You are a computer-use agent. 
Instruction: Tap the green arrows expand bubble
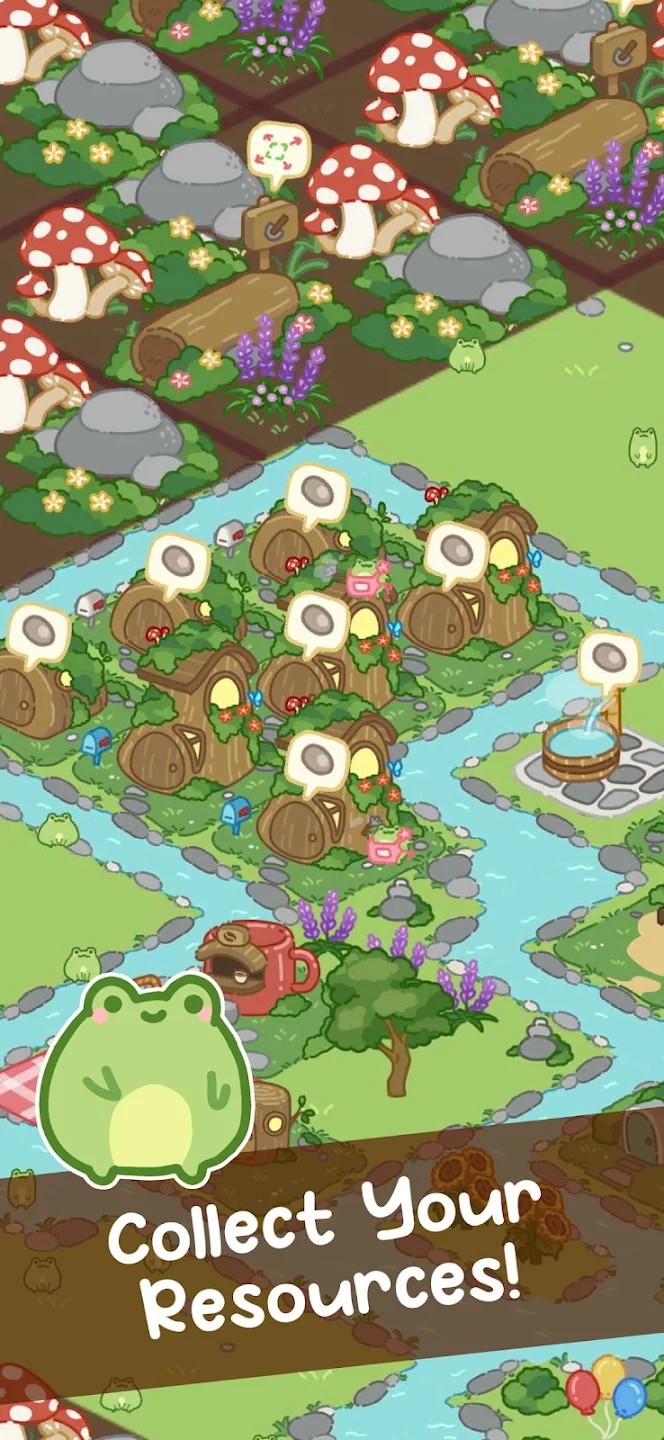[278, 154]
